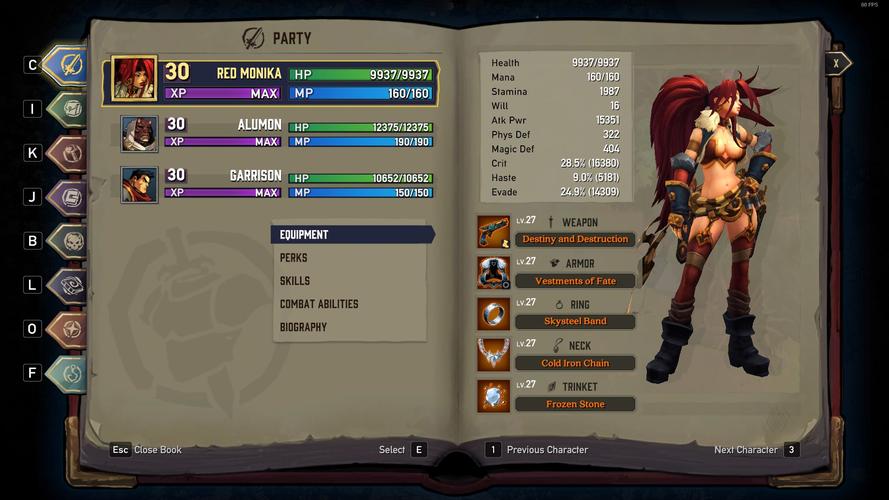
Task: Select Alumon in the party list
Action: pos(270,134)
